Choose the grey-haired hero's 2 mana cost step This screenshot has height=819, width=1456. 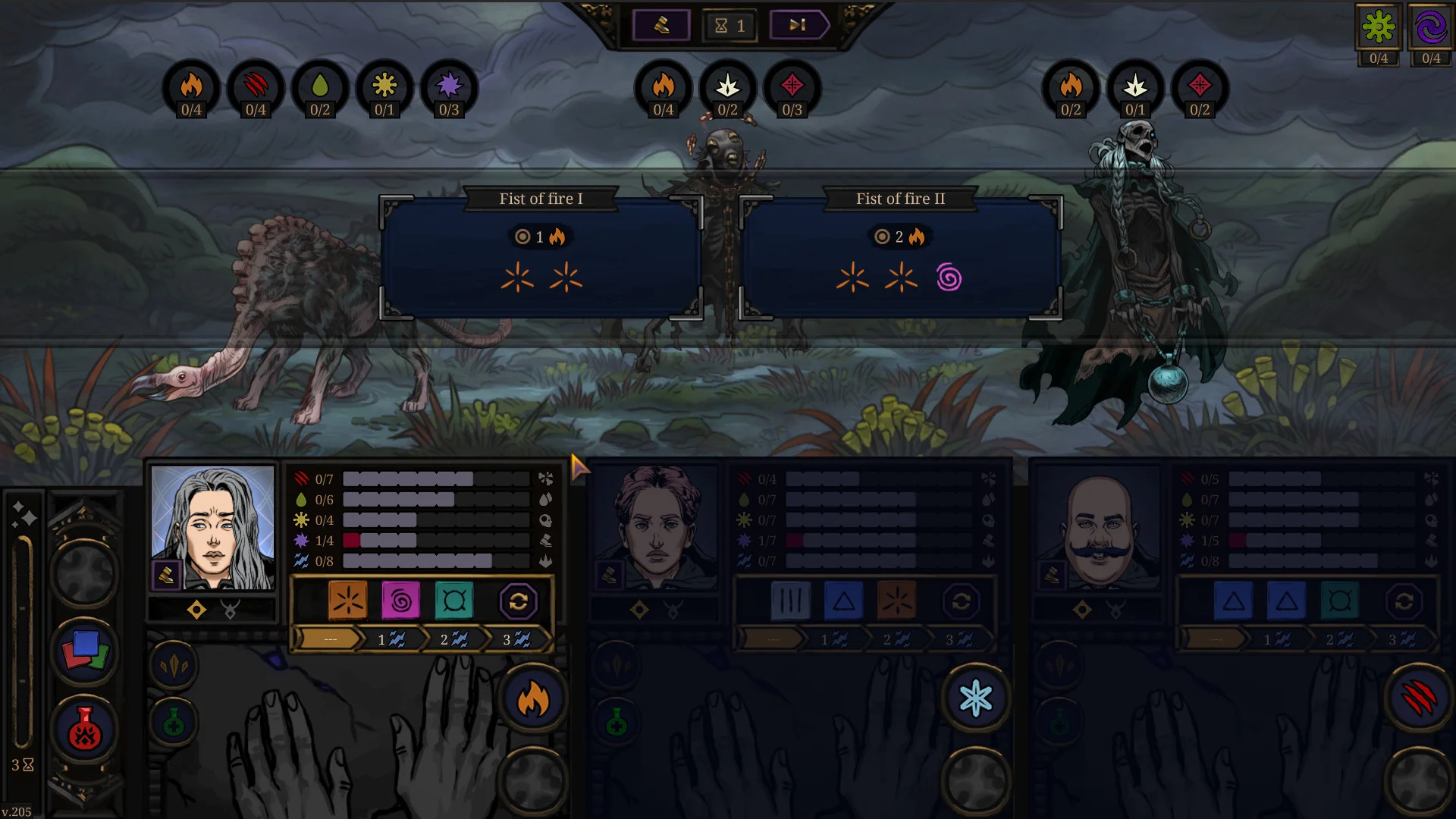coord(453,639)
